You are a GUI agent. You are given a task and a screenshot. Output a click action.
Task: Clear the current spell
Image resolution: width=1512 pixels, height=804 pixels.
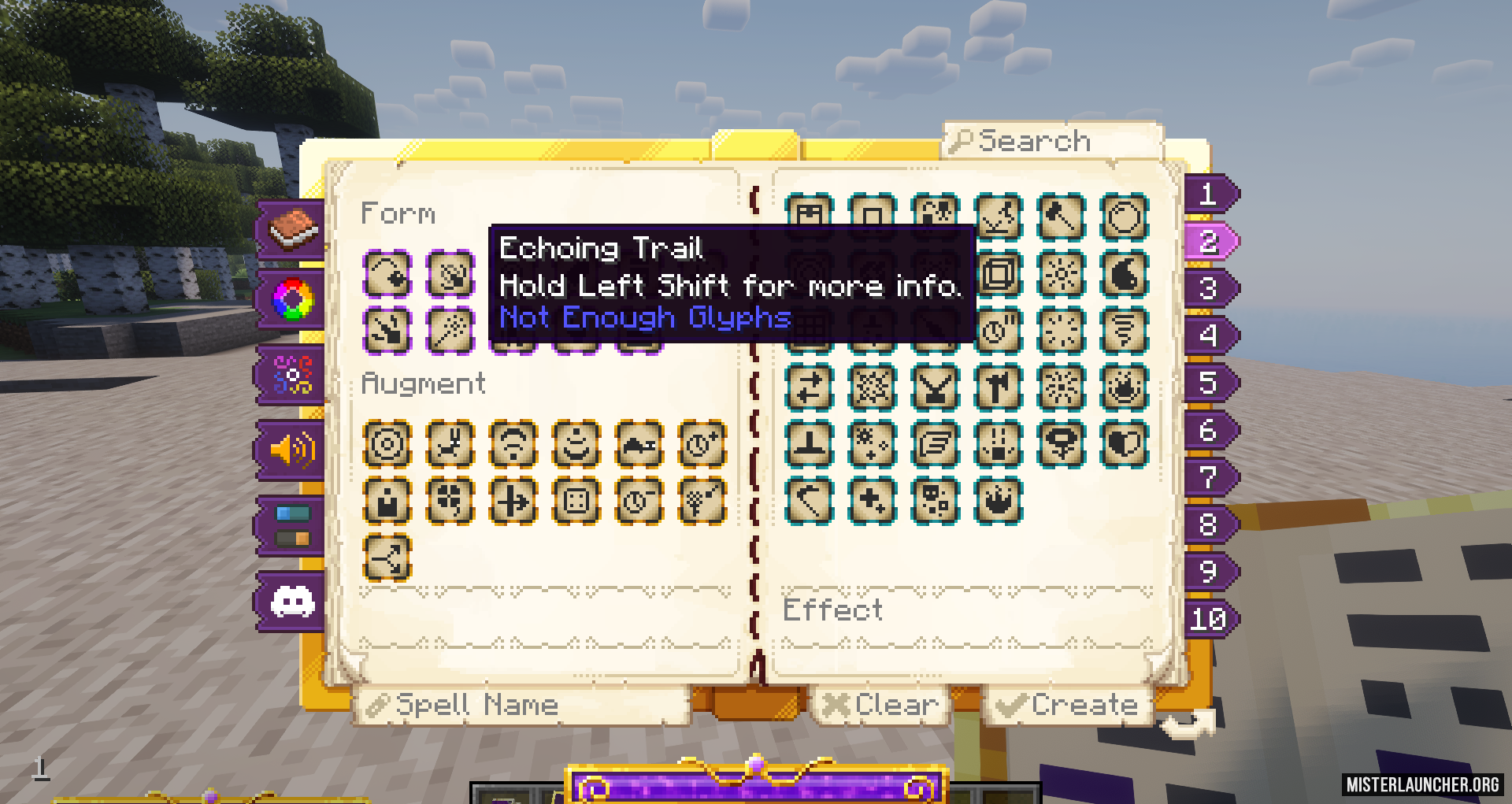tap(881, 705)
